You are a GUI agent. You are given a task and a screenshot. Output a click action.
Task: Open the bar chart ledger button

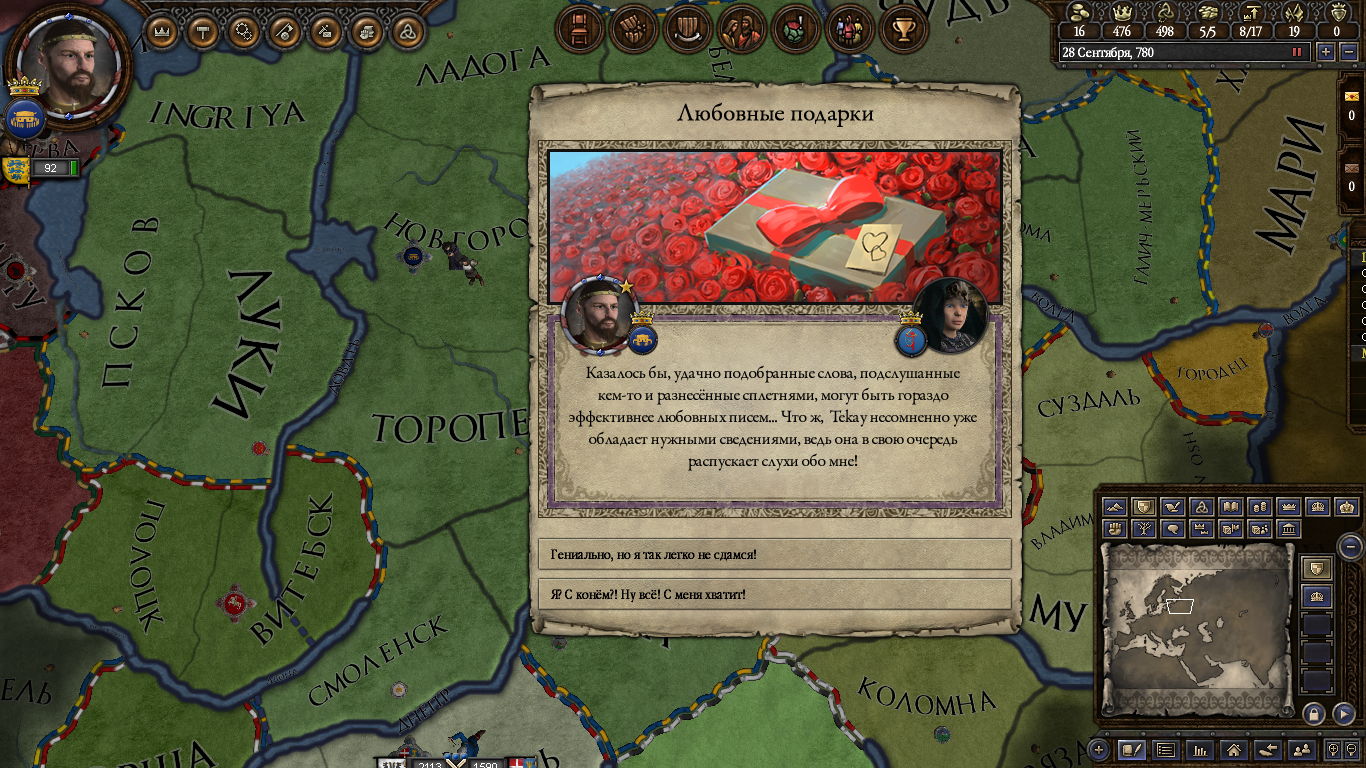pos(1199,749)
